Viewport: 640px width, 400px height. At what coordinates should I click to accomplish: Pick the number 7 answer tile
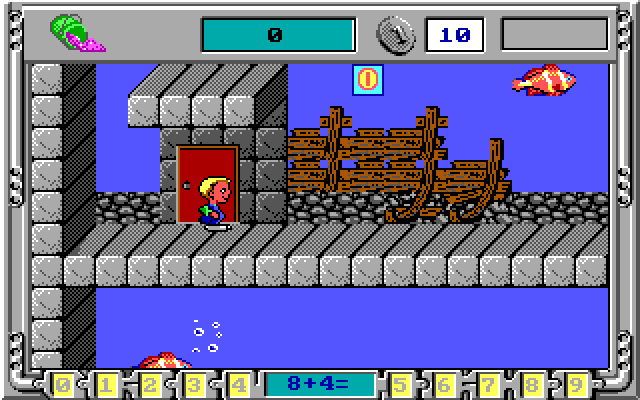[489, 384]
